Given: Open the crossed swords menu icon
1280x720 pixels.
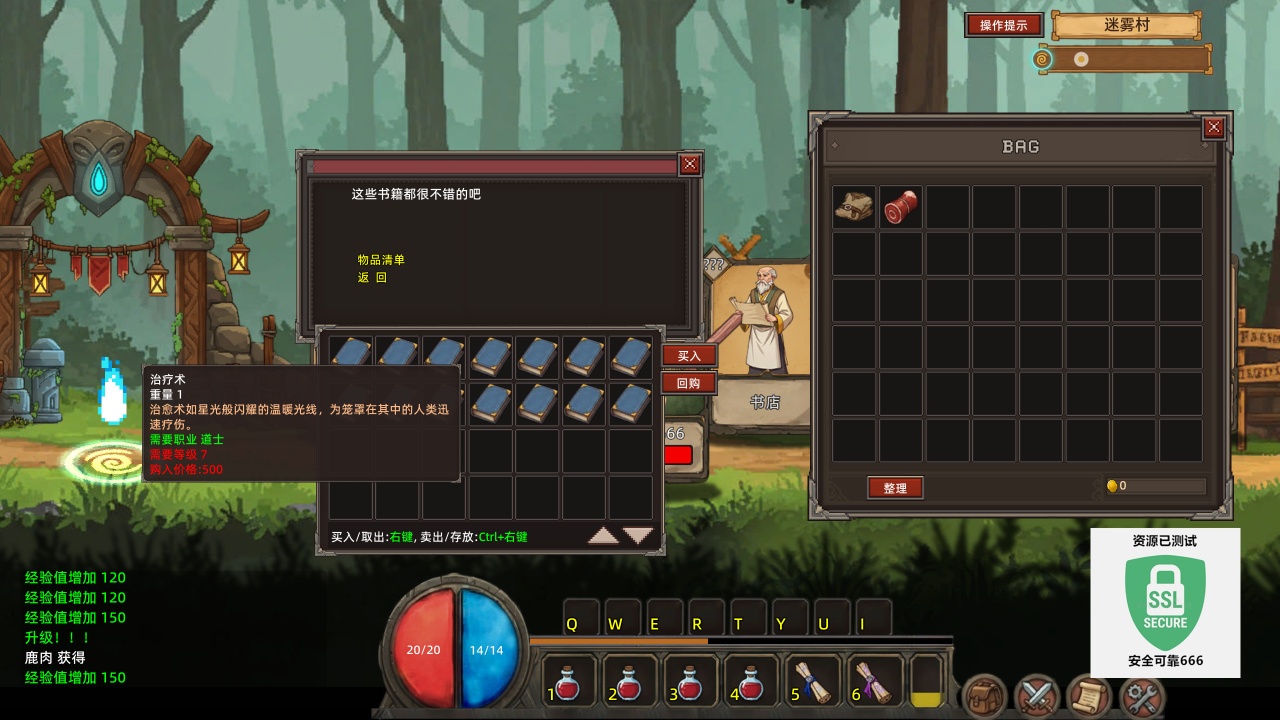Looking at the screenshot, I should (x=1036, y=696).
